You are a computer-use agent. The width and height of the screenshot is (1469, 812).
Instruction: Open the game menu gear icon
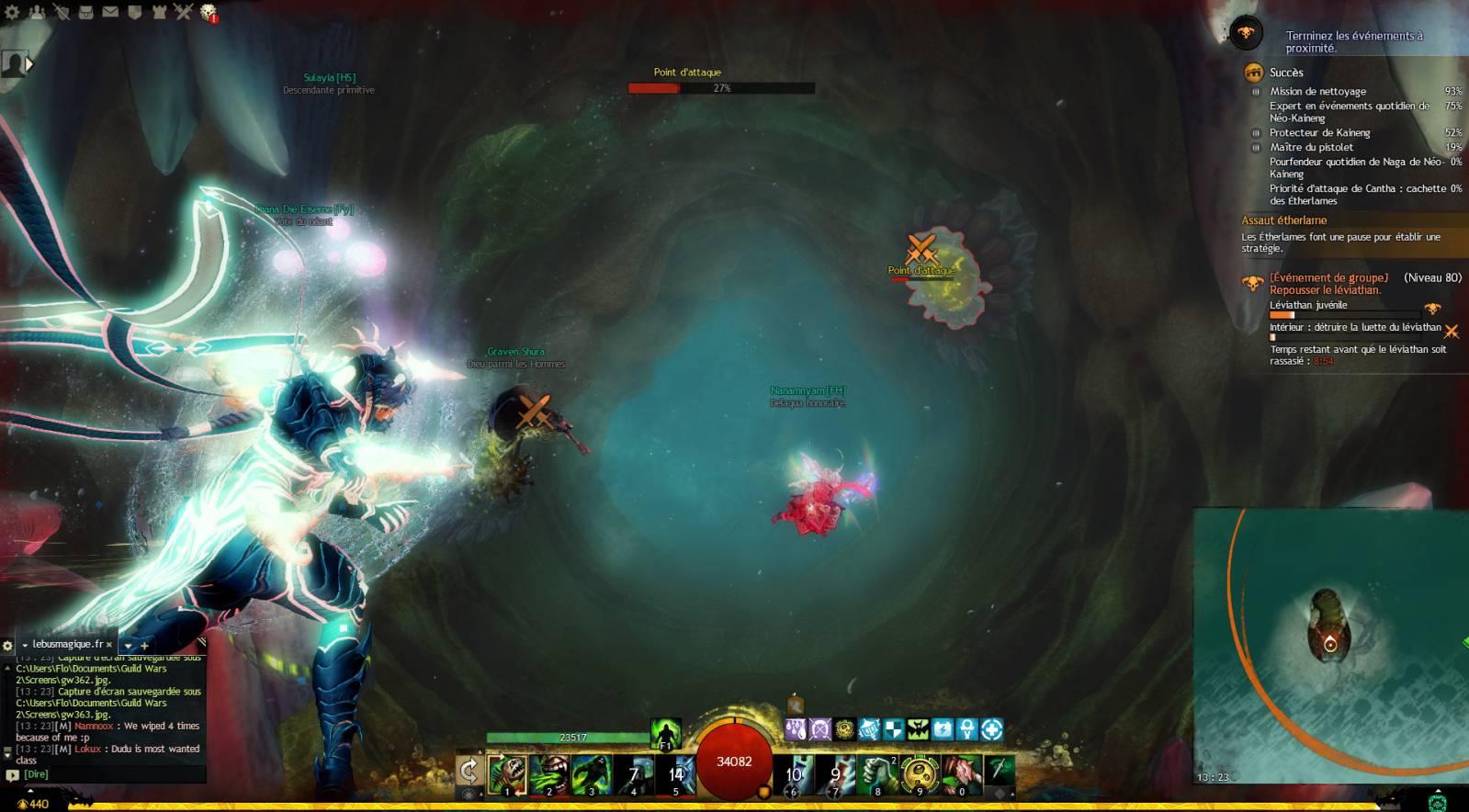point(12,12)
